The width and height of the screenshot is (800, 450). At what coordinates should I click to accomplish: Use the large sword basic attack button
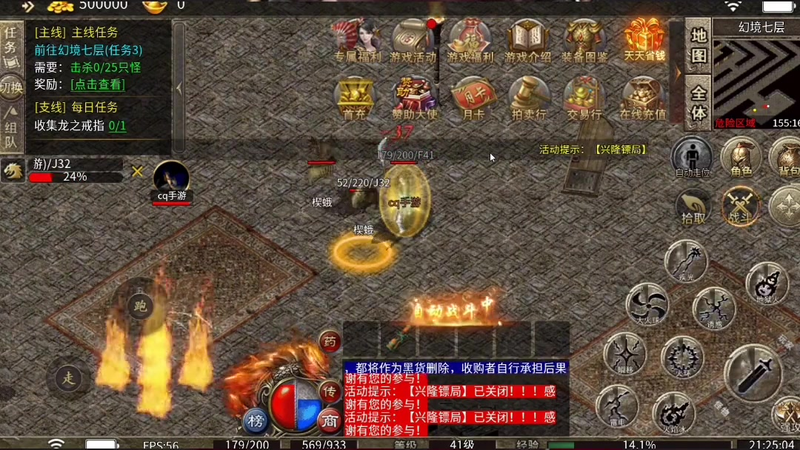752,373
